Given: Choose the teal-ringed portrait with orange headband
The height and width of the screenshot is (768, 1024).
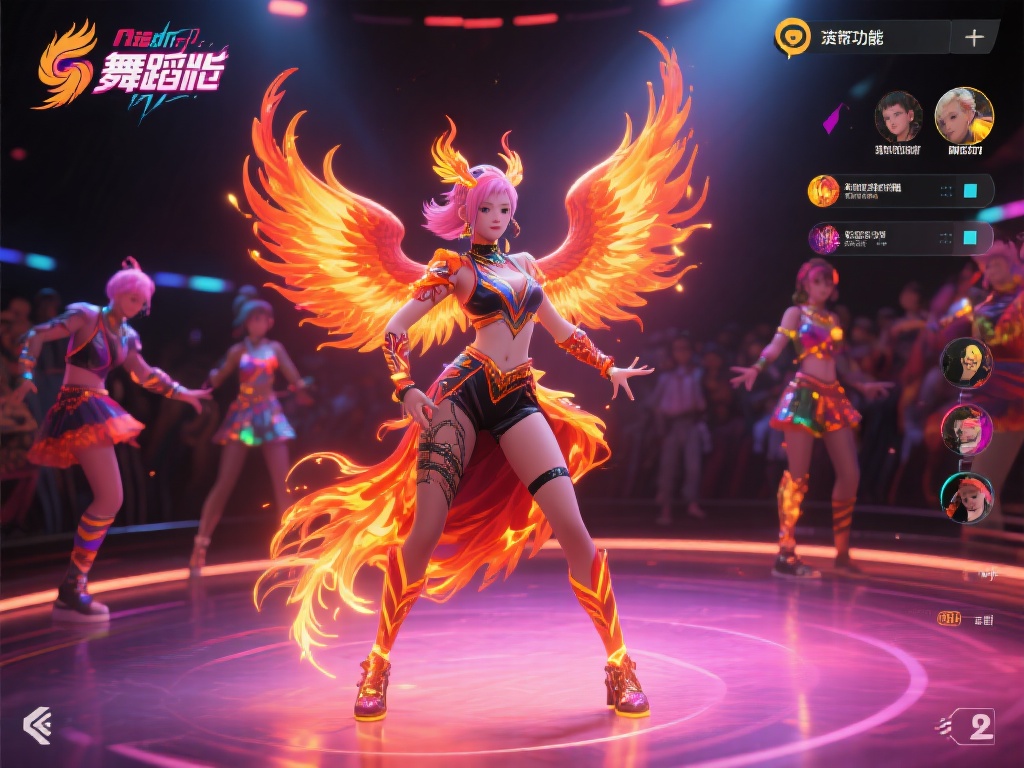Looking at the screenshot, I should pos(967,498).
